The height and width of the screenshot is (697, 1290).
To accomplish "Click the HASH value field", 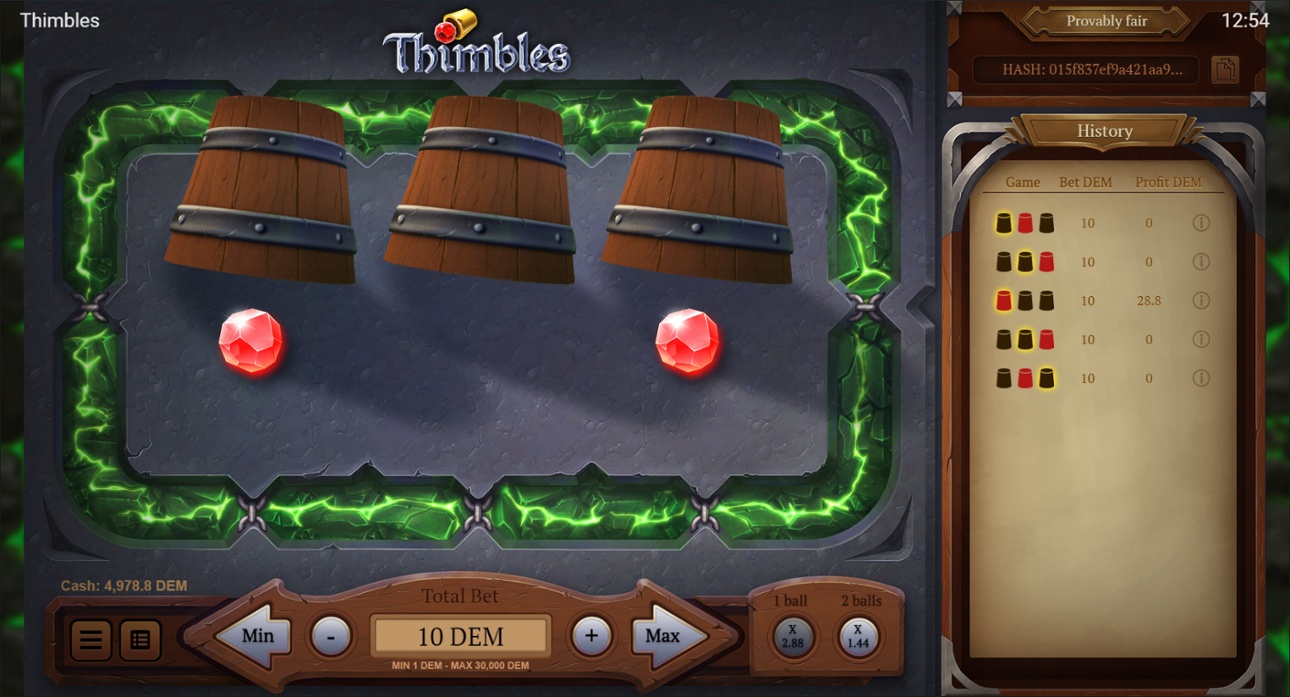I will [x=1085, y=70].
